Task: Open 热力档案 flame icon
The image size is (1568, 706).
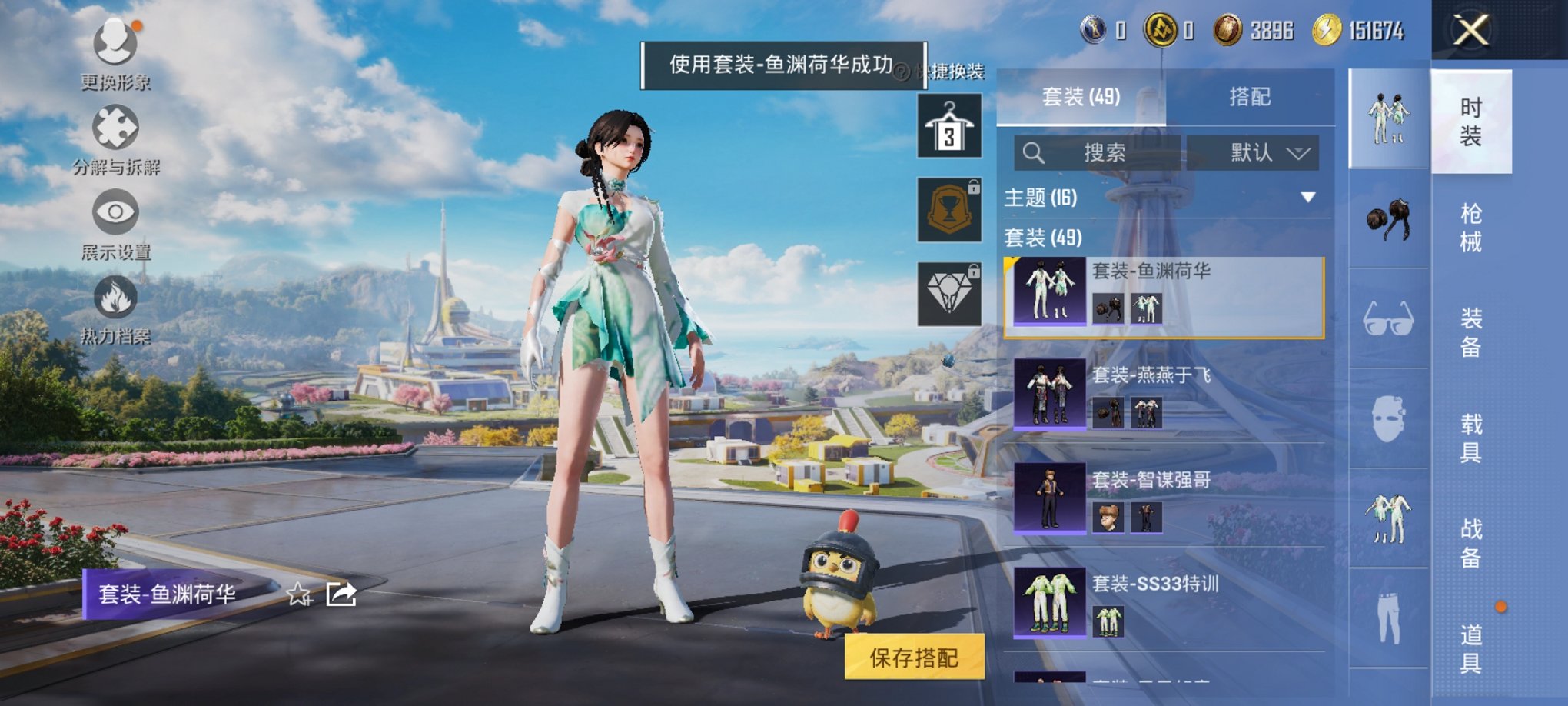Action: 115,298
